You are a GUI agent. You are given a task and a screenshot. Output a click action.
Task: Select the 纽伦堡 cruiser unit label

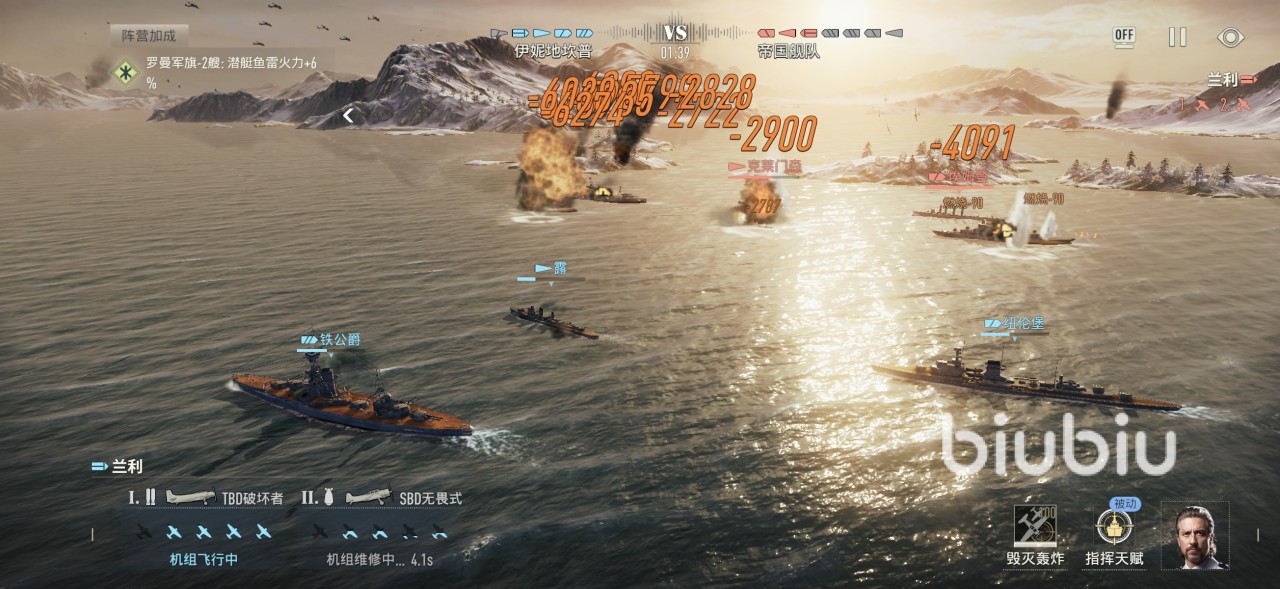(x=1016, y=324)
